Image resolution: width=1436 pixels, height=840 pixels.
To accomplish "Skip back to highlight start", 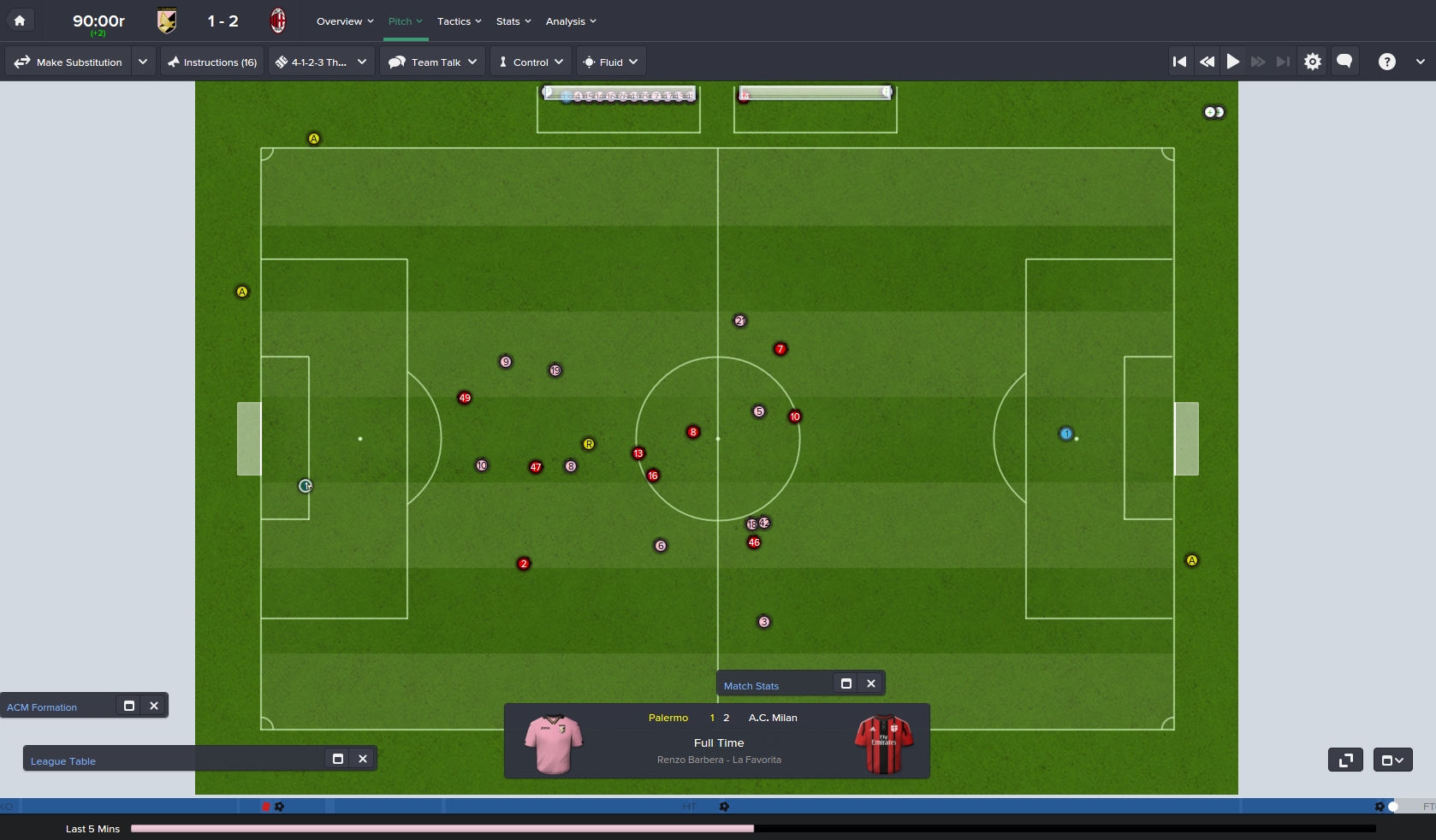I will [1179, 62].
